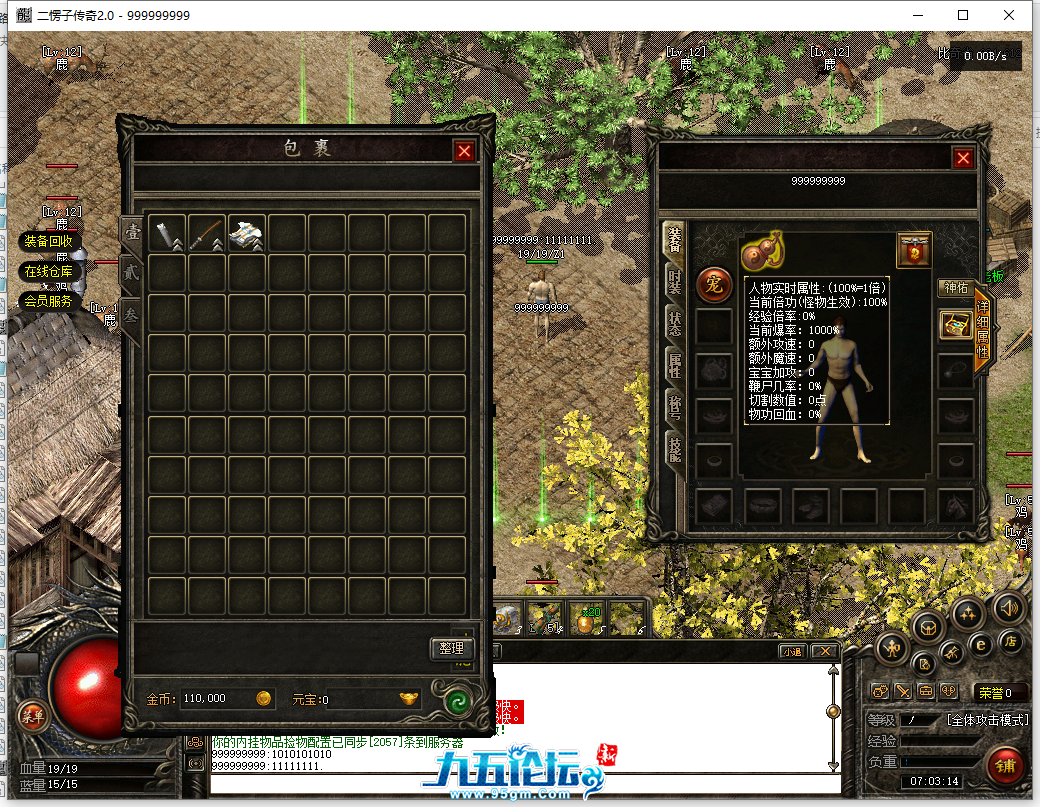This screenshot has width=1040, height=807.
Task: Close the 包裹 inventory window
Action: 464,151
